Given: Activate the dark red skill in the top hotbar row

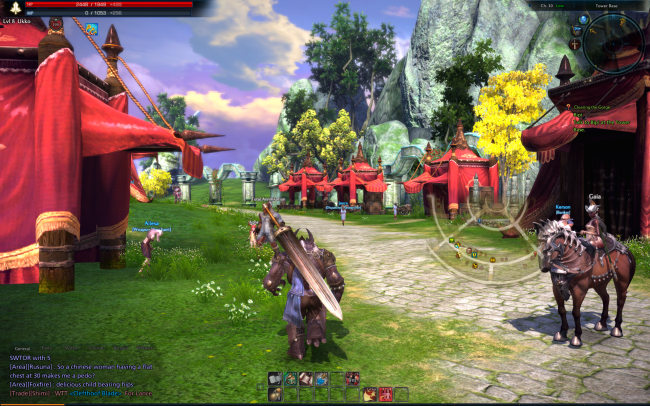Looking at the screenshot, I should point(352,379).
